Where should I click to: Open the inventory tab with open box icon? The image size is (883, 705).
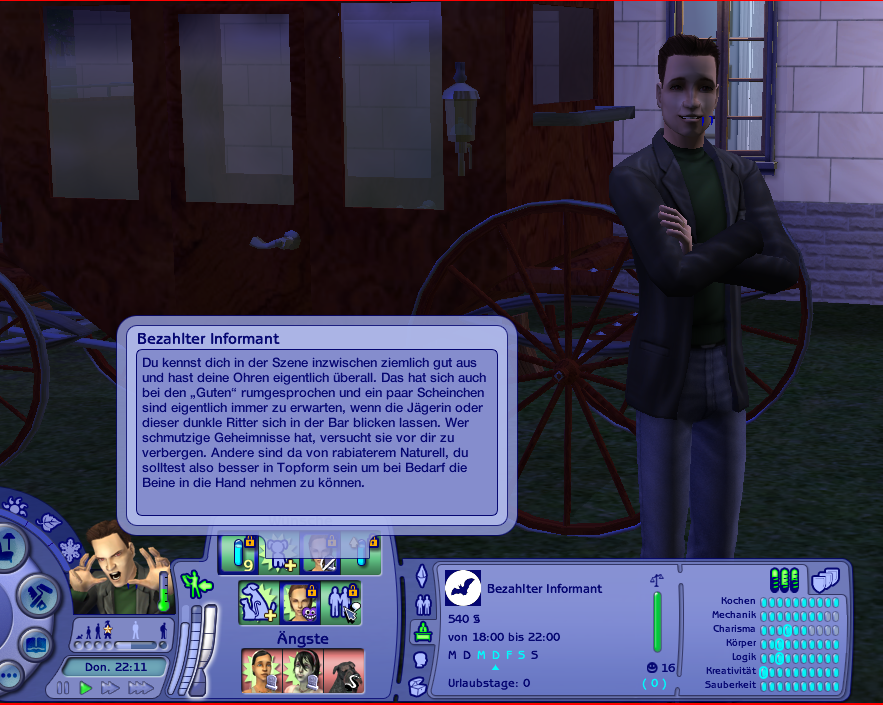pyautogui.click(x=419, y=686)
